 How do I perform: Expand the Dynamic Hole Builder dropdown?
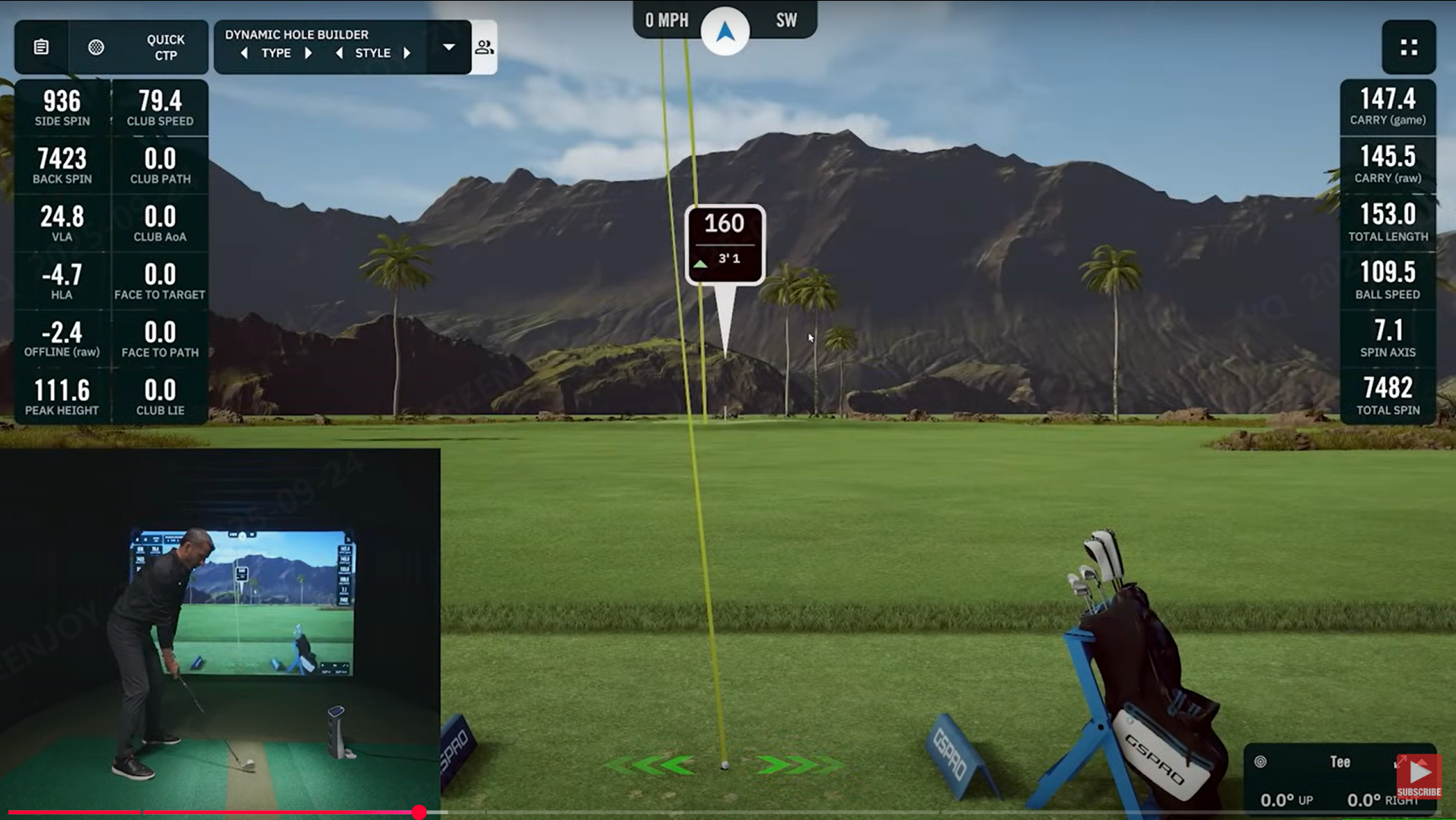click(x=449, y=47)
